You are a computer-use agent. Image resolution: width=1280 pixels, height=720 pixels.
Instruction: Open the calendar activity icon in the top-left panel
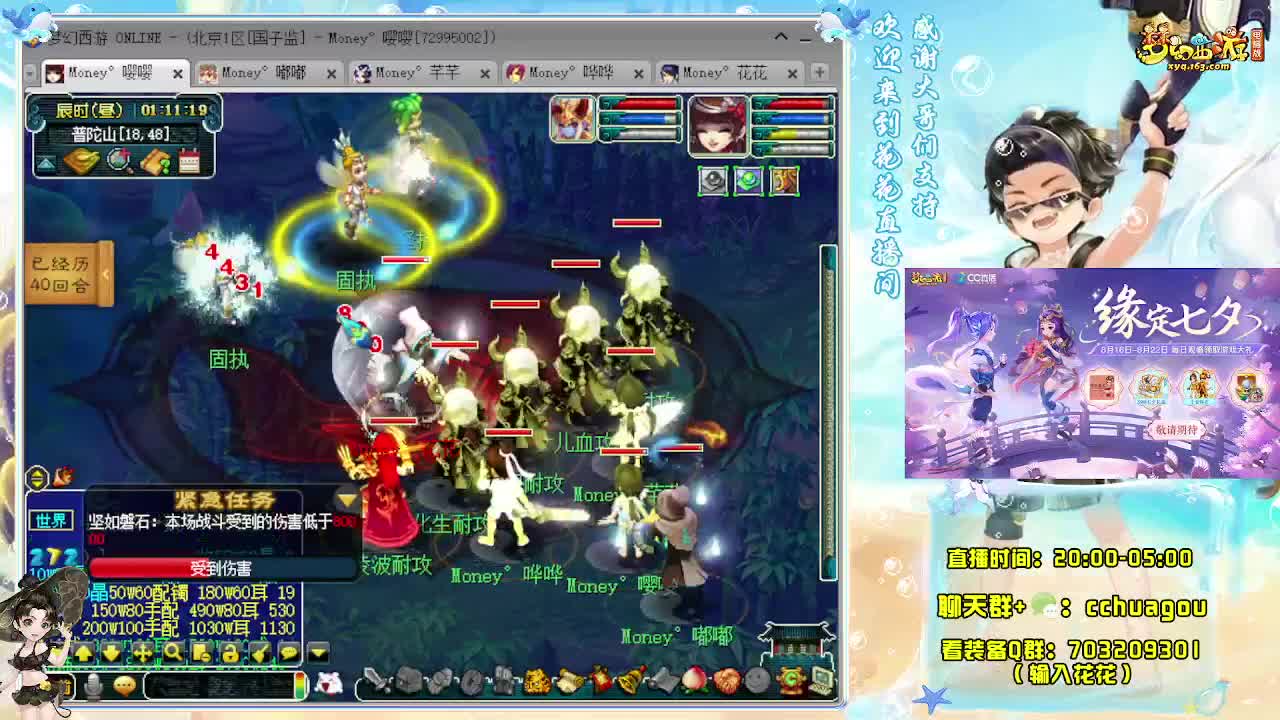(190, 161)
